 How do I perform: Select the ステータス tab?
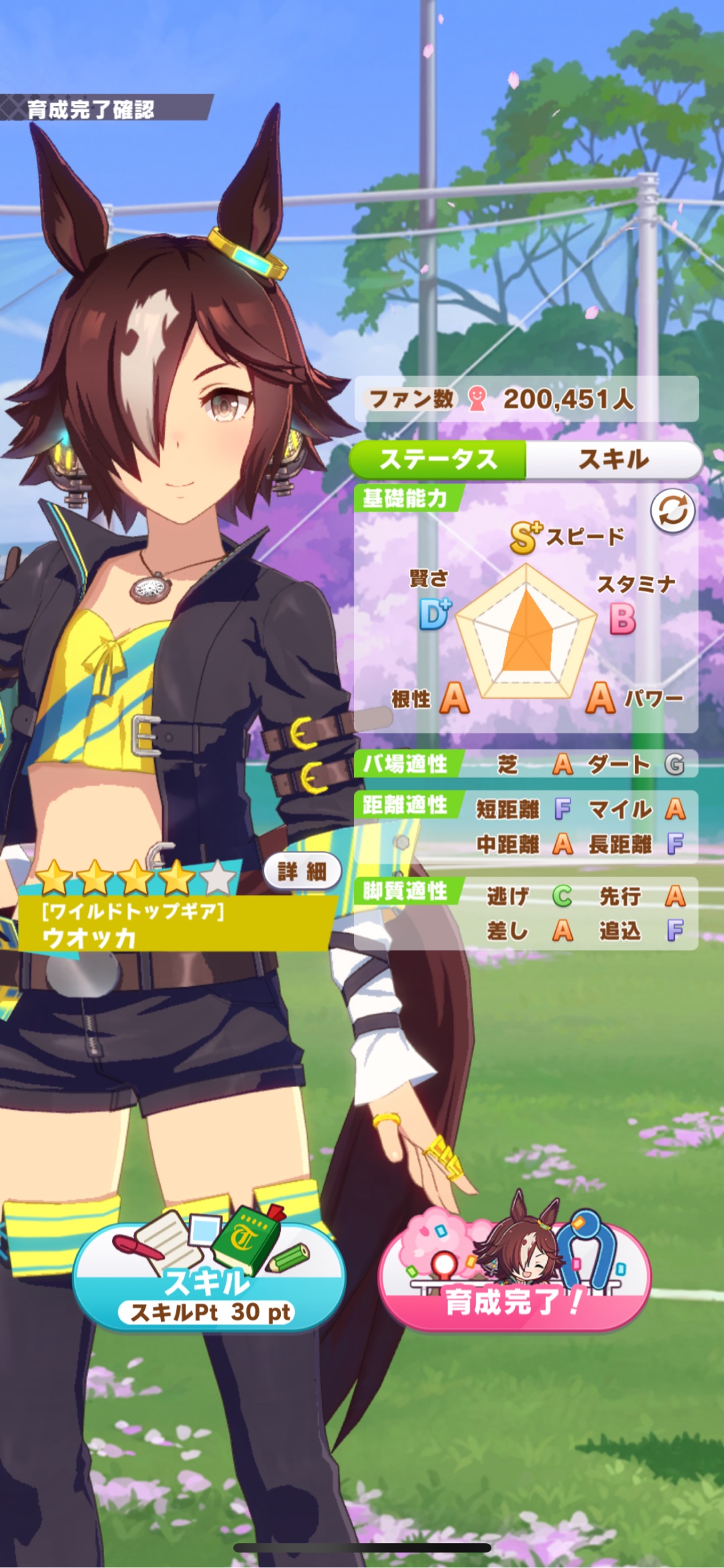(x=438, y=459)
